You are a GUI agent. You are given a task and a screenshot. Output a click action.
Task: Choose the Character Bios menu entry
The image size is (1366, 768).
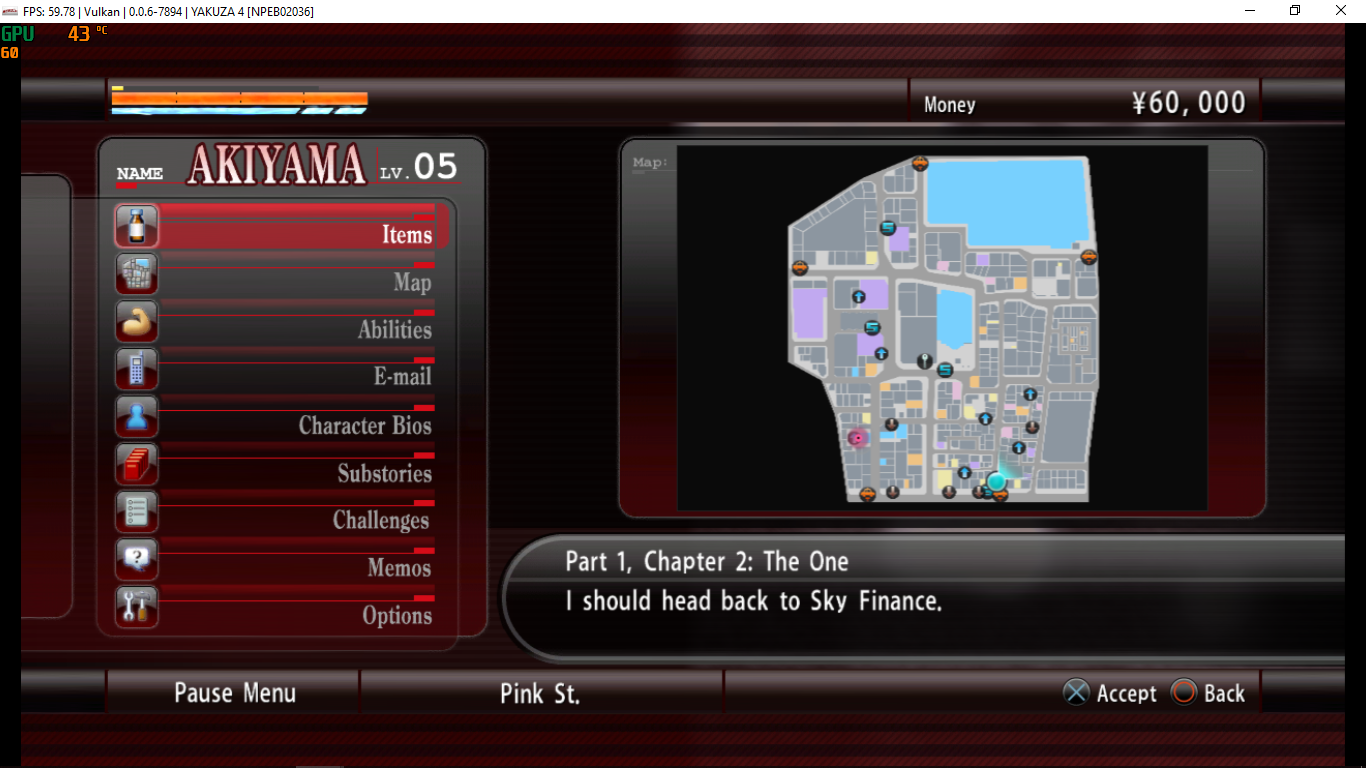pos(364,424)
